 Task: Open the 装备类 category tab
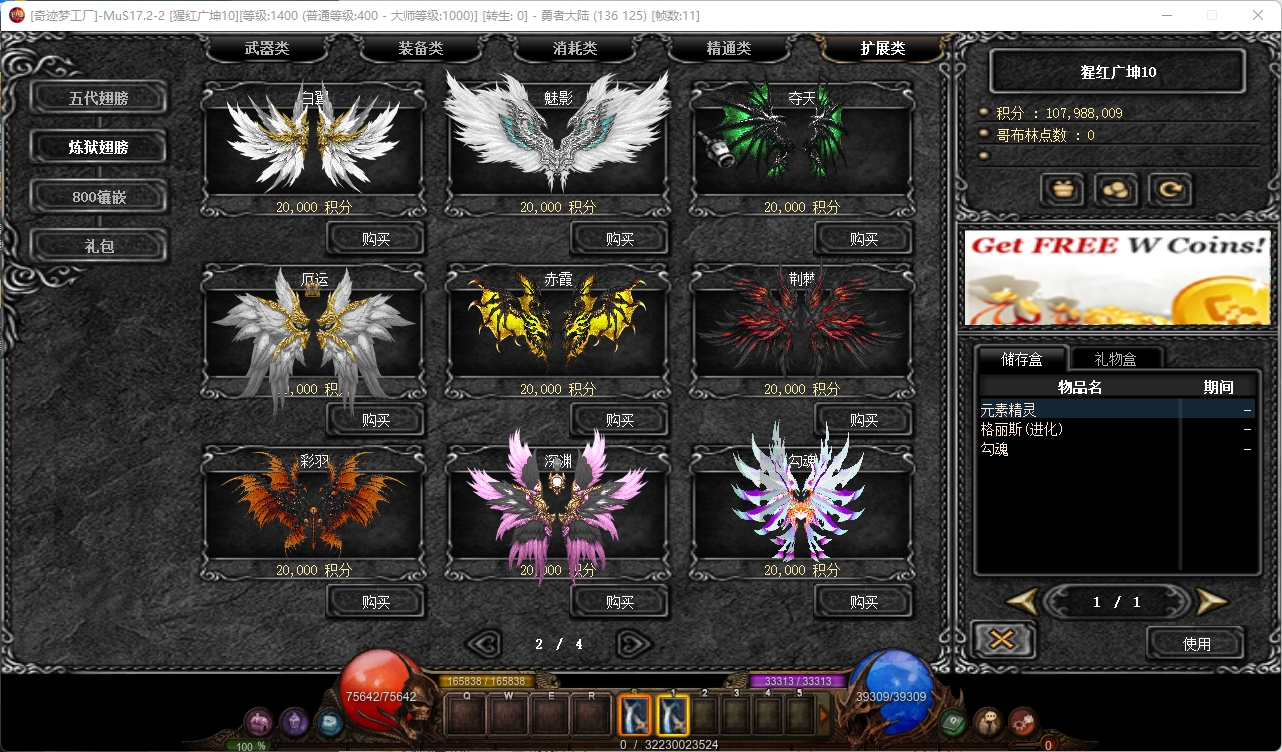(x=421, y=48)
